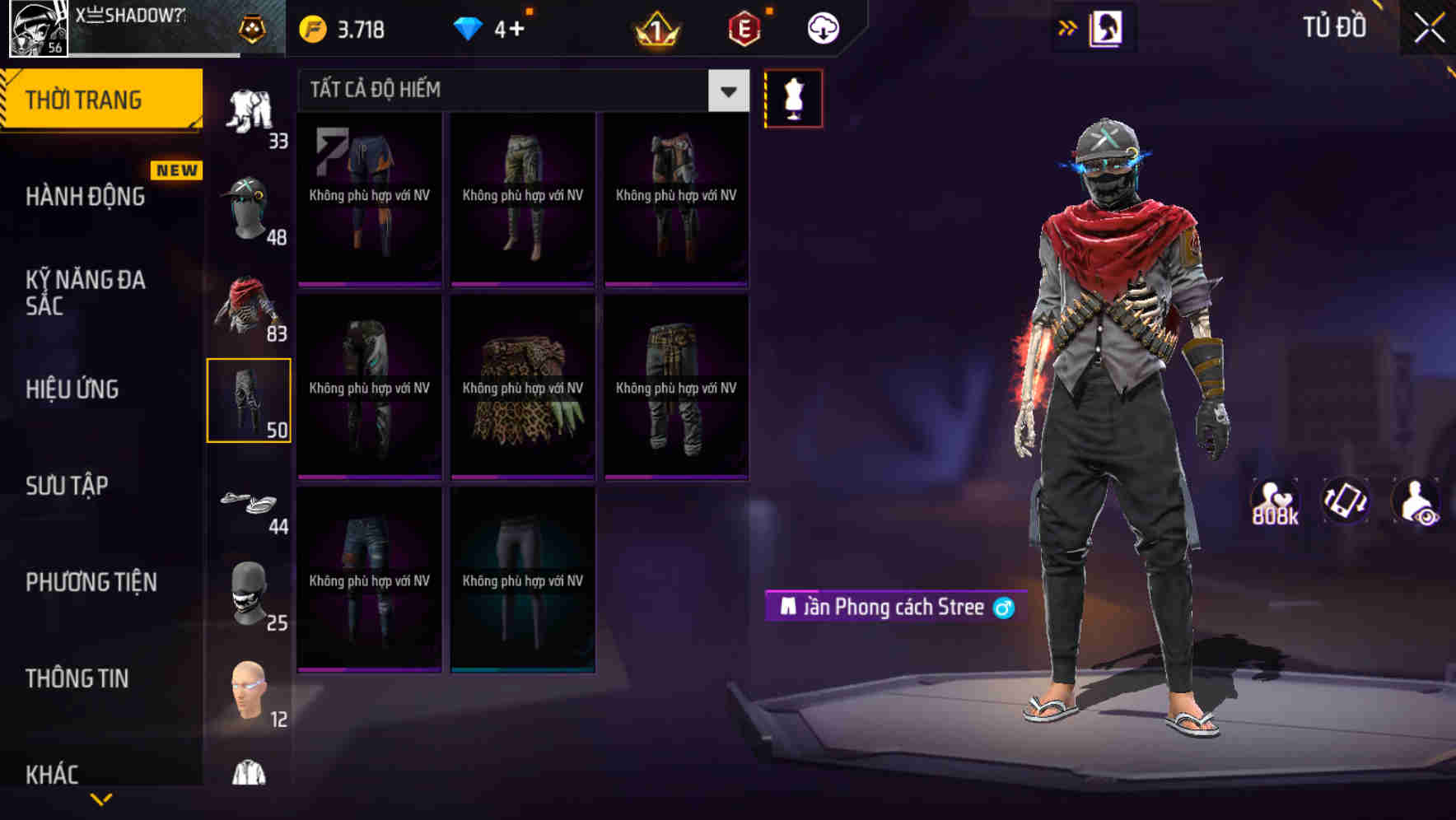Expand the left menu with the yellow chevron below KHÁC
Viewport: 1456px width, 820px height.
pos(100,800)
